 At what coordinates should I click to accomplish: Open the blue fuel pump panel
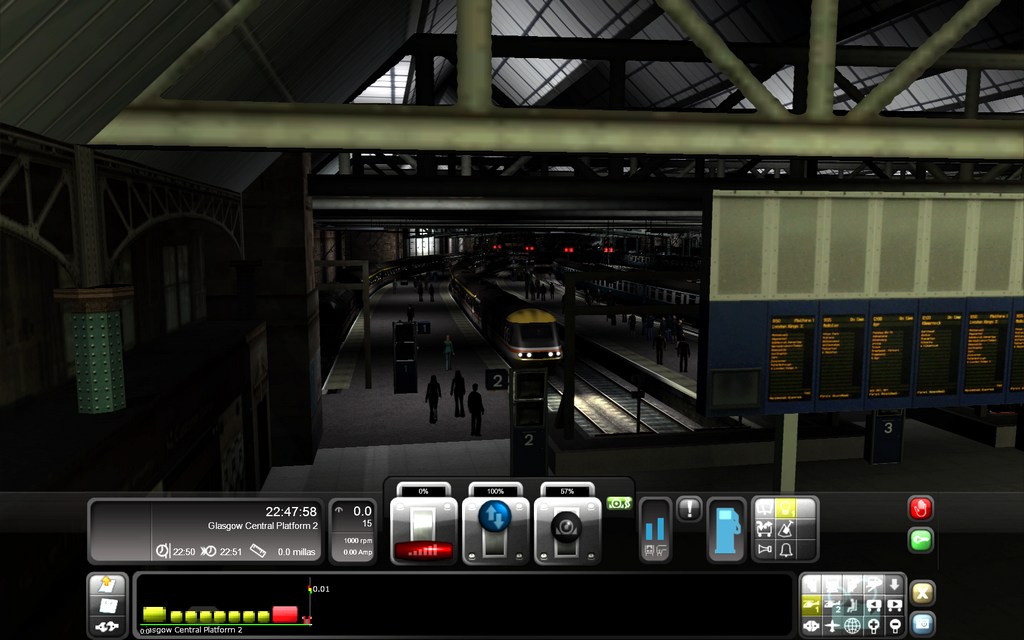pos(726,530)
